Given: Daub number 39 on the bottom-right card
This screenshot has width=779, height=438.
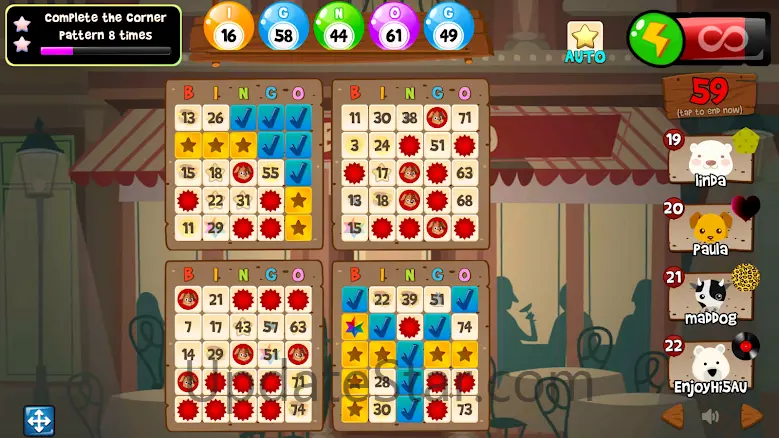Looking at the screenshot, I should coord(408,300).
